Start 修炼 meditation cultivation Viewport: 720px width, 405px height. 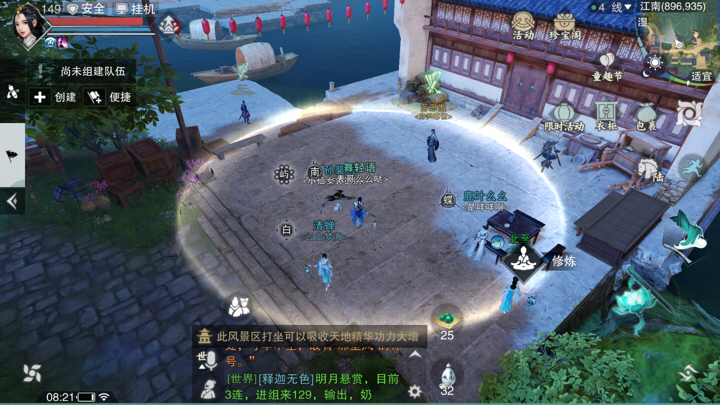tap(521, 259)
